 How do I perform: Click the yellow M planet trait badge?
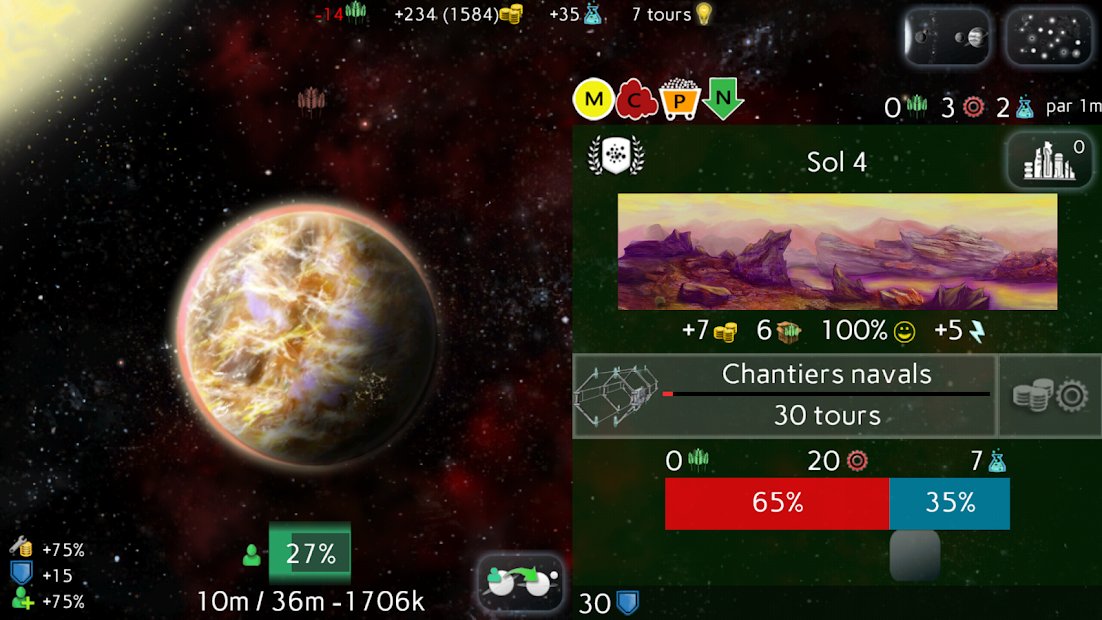pyautogui.click(x=593, y=100)
